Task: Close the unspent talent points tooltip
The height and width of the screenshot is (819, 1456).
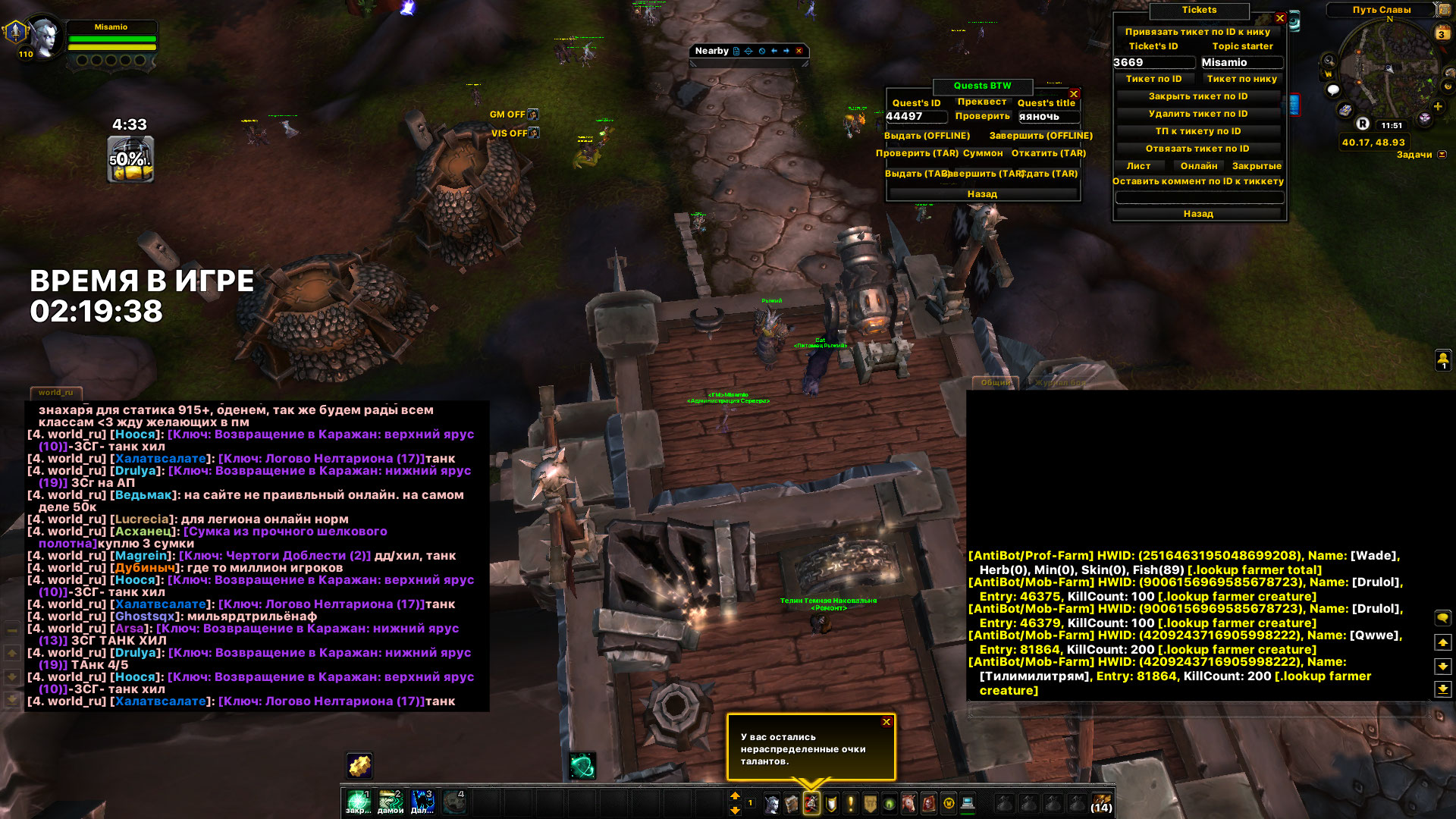Action: tap(886, 722)
